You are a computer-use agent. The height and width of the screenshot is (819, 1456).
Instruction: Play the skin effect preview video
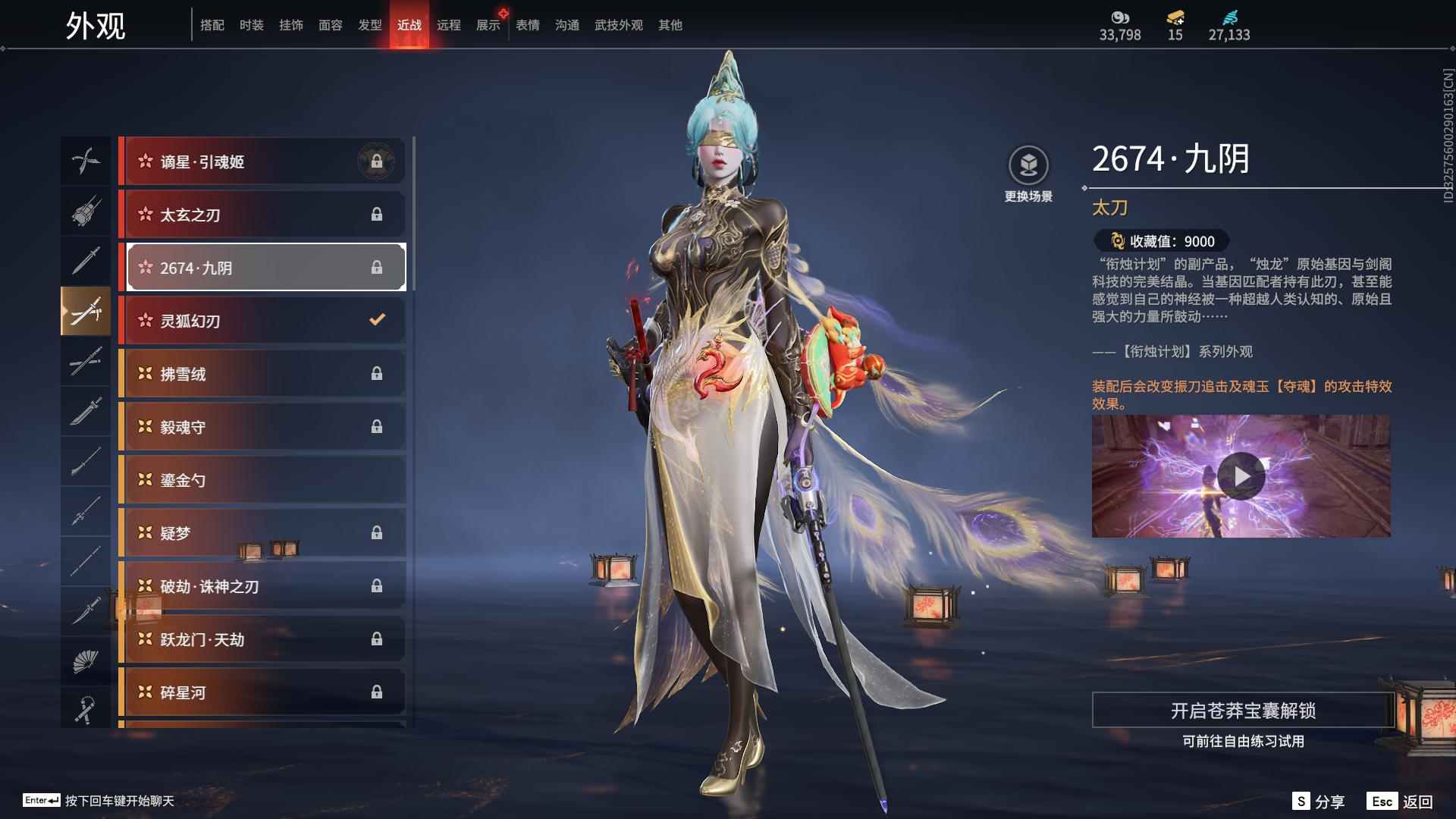[1241, 476]
